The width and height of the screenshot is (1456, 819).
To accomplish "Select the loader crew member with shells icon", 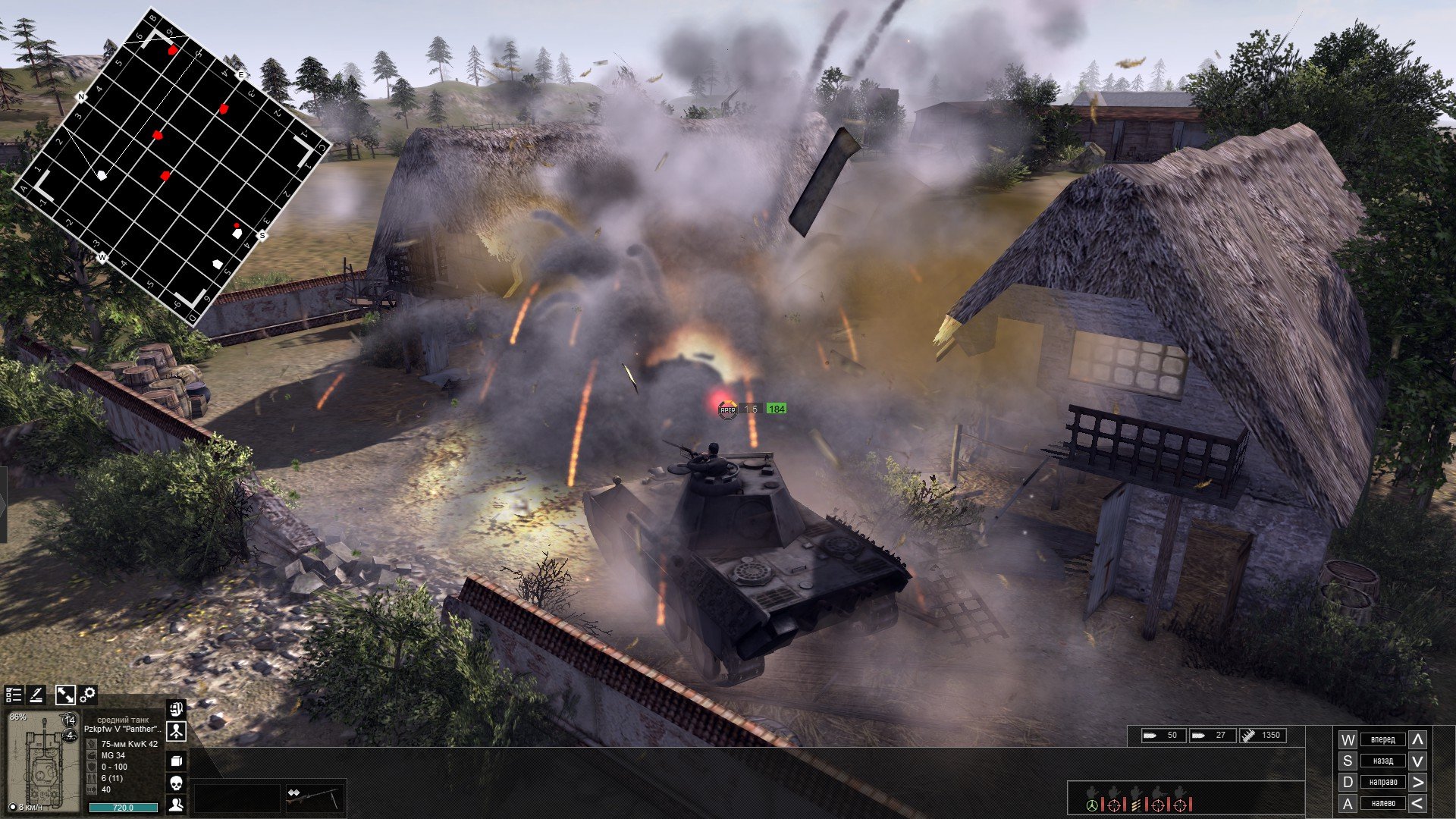I will pyautogui.click(x=1136, y=802).
